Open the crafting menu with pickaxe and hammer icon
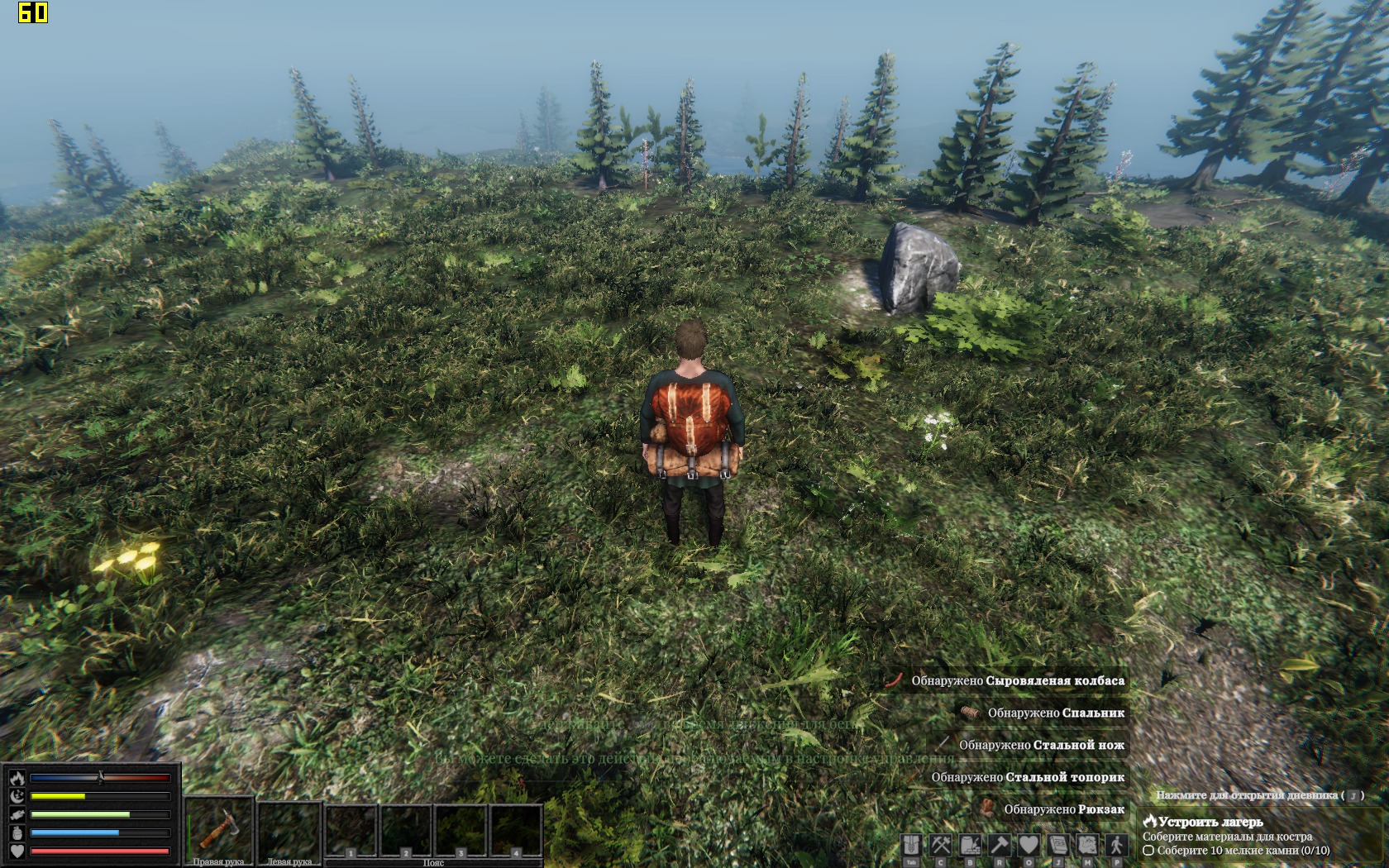Viewport: 1389px width, 868px height. 941,845
